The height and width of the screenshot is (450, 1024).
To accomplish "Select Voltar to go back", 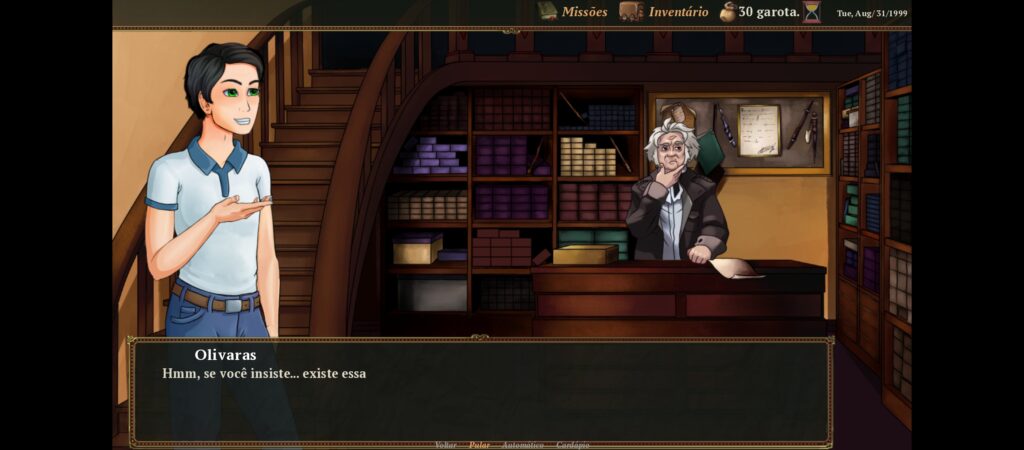I will pyautogui.click(x=446, y=445).
